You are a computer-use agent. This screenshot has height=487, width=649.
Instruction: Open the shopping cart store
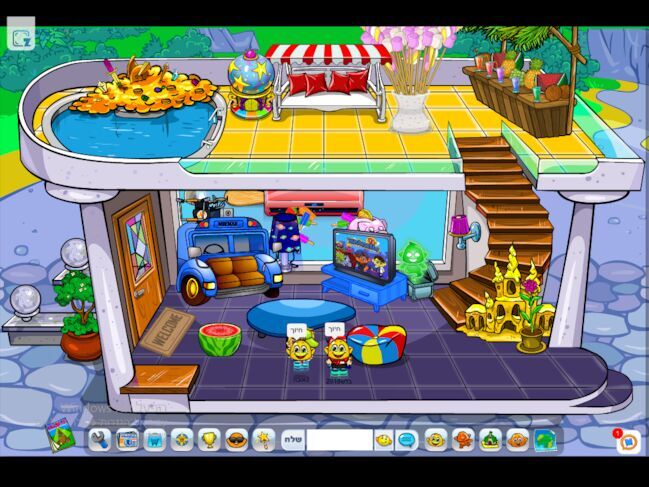coord(154,439)
